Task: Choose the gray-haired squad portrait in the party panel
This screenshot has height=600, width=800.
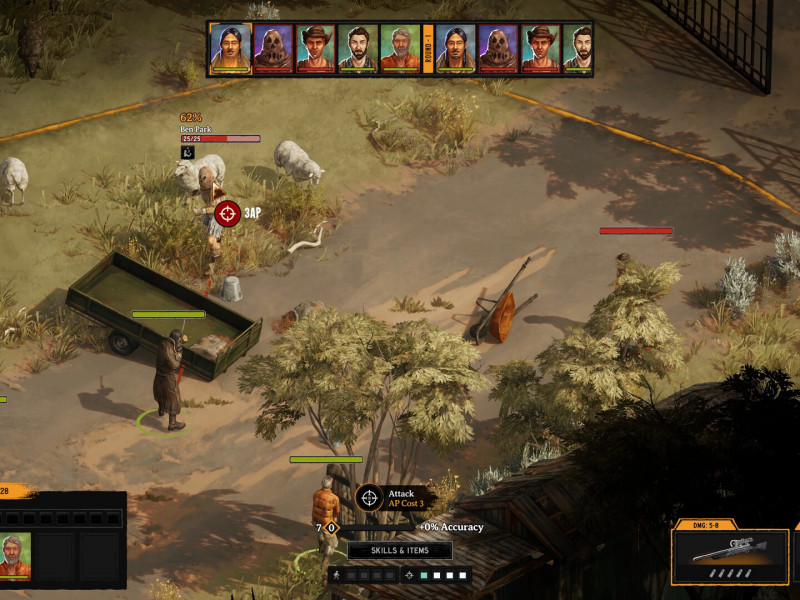Action: 15,556
